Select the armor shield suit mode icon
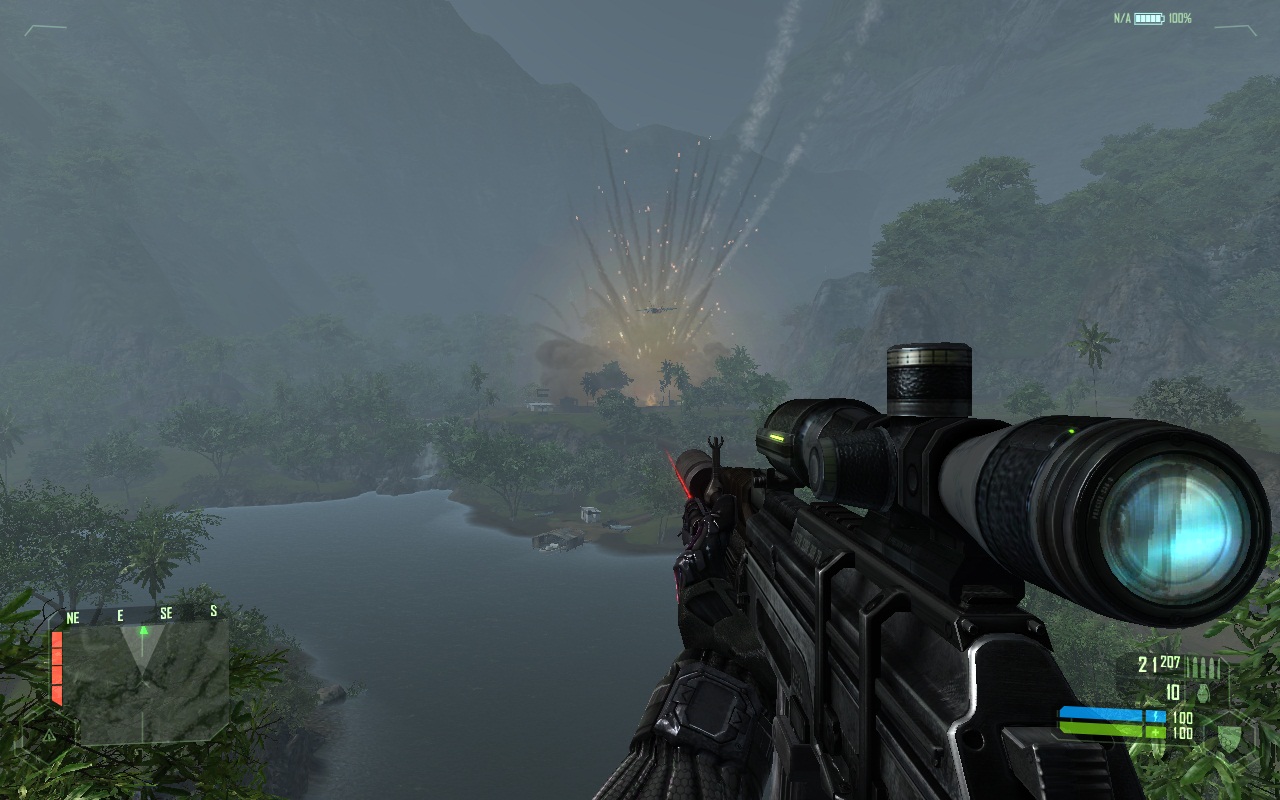This screenshot has width=1280, height=800. coord(1228,735)
